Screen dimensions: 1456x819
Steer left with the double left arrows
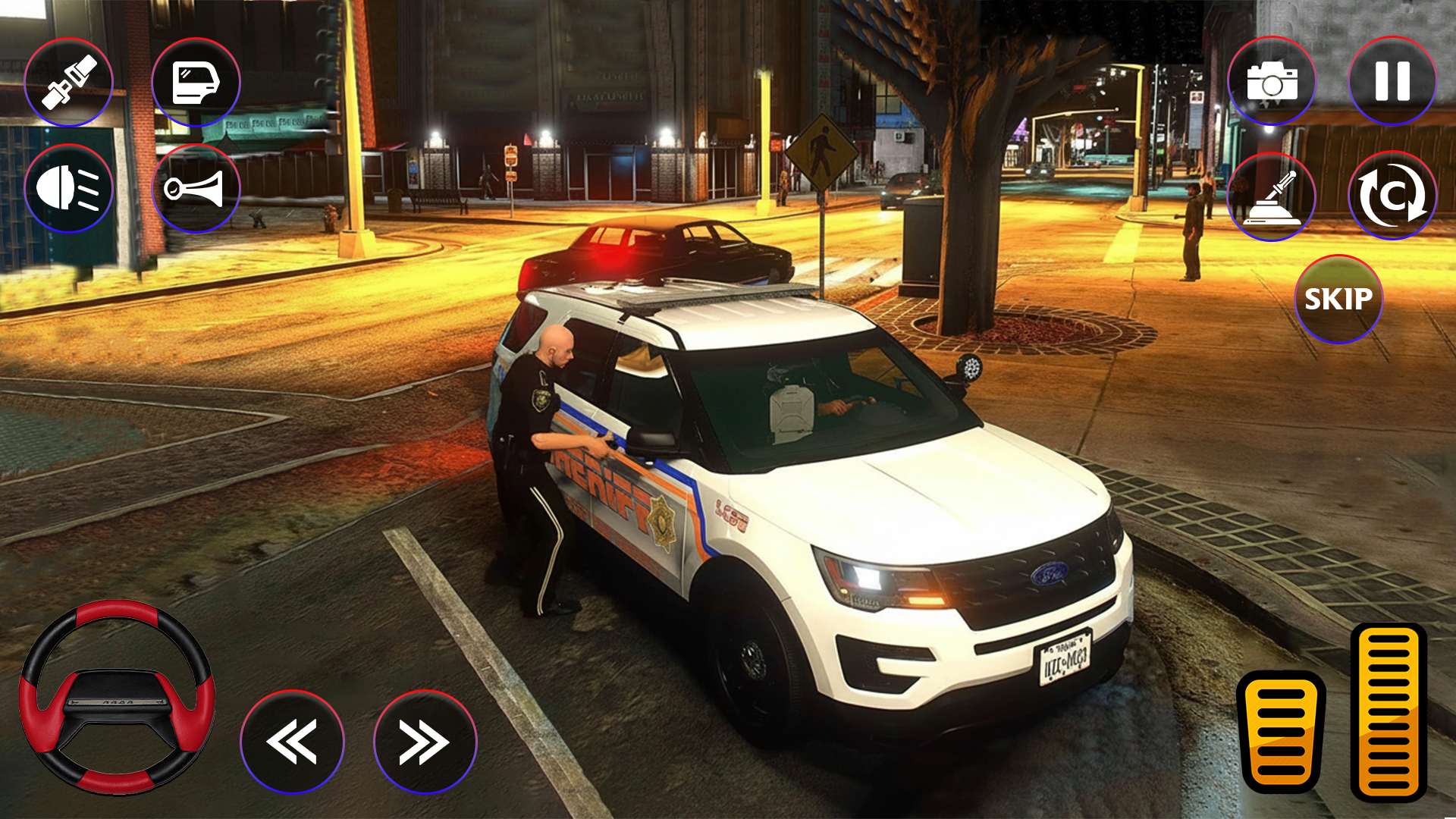292,742
